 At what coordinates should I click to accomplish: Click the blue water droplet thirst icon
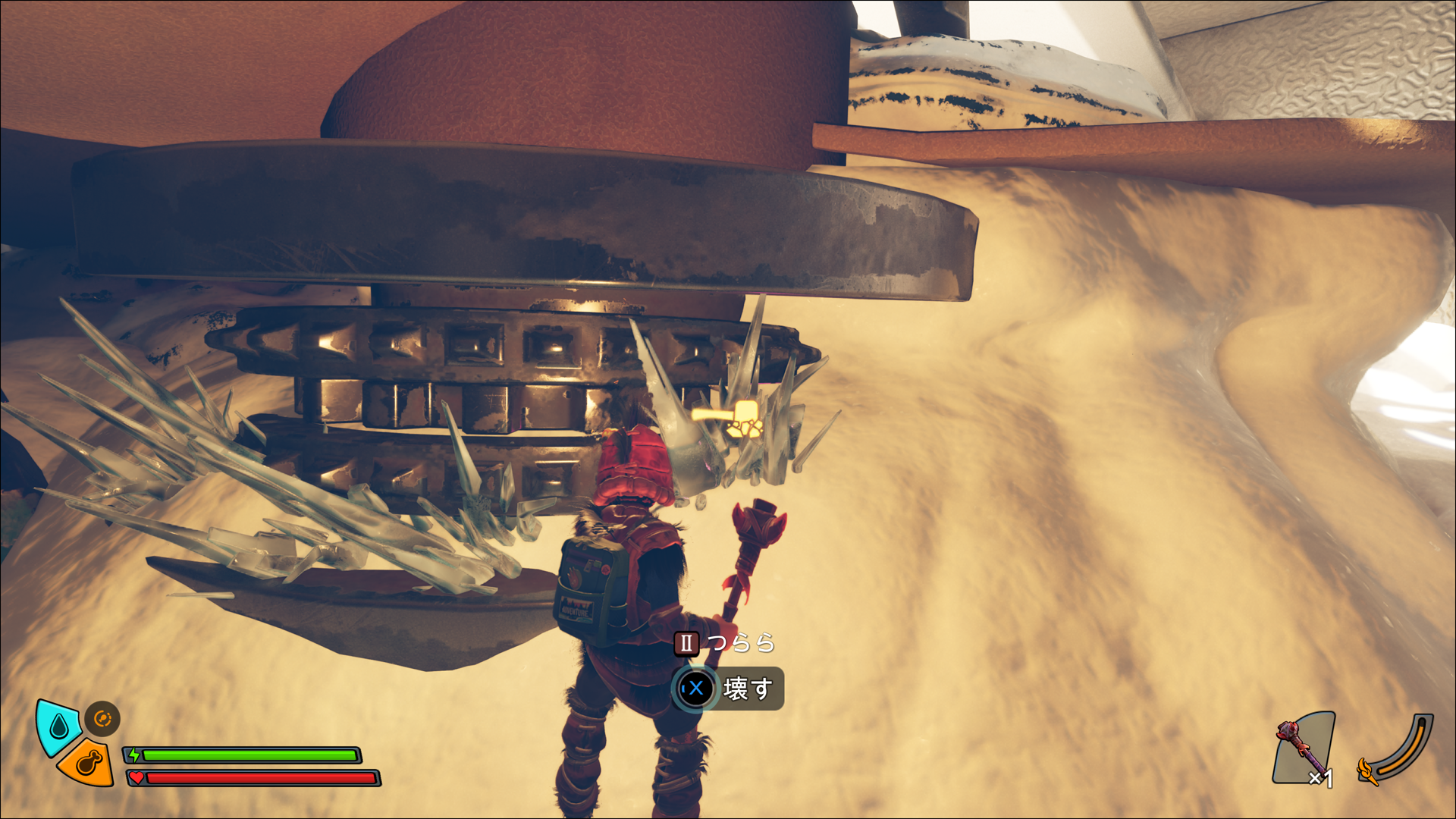[58, 726]
